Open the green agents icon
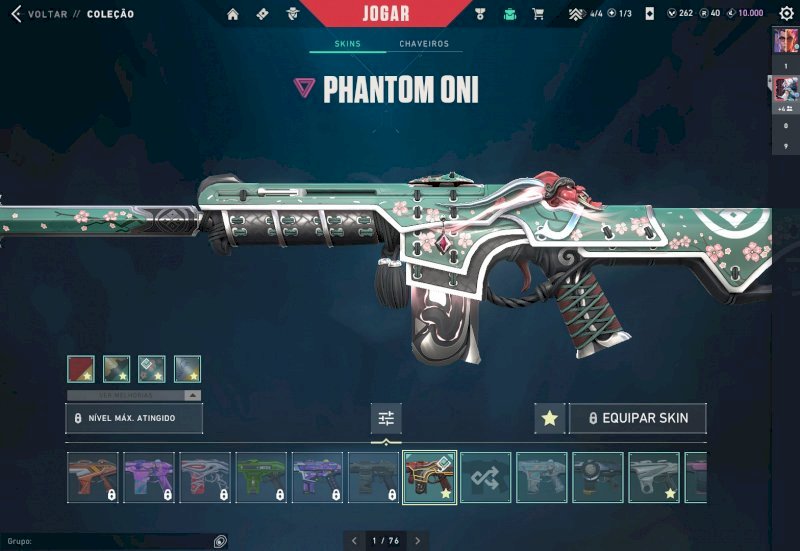800x551 pixels. coord(510,14)
